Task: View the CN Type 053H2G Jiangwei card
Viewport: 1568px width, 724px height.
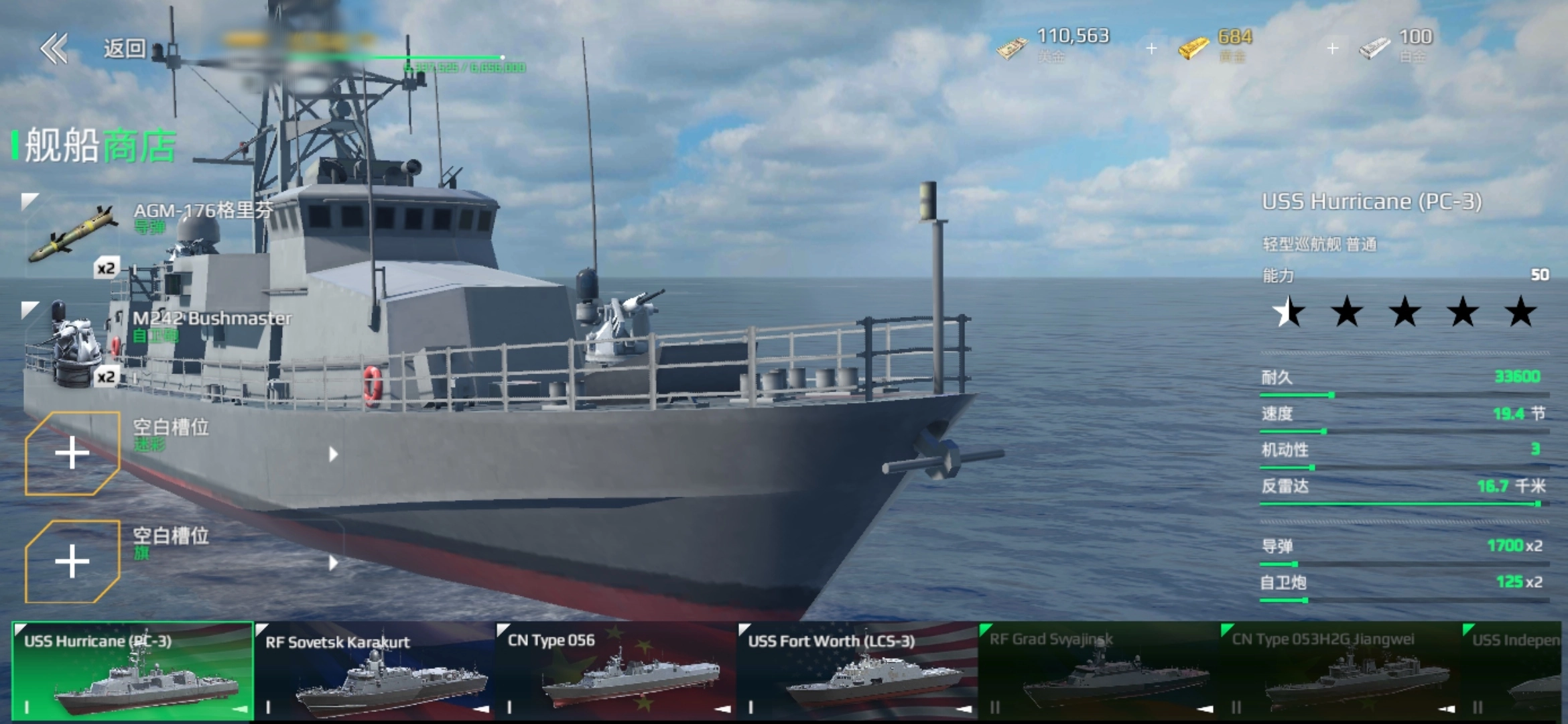Action: (1340, 670)
